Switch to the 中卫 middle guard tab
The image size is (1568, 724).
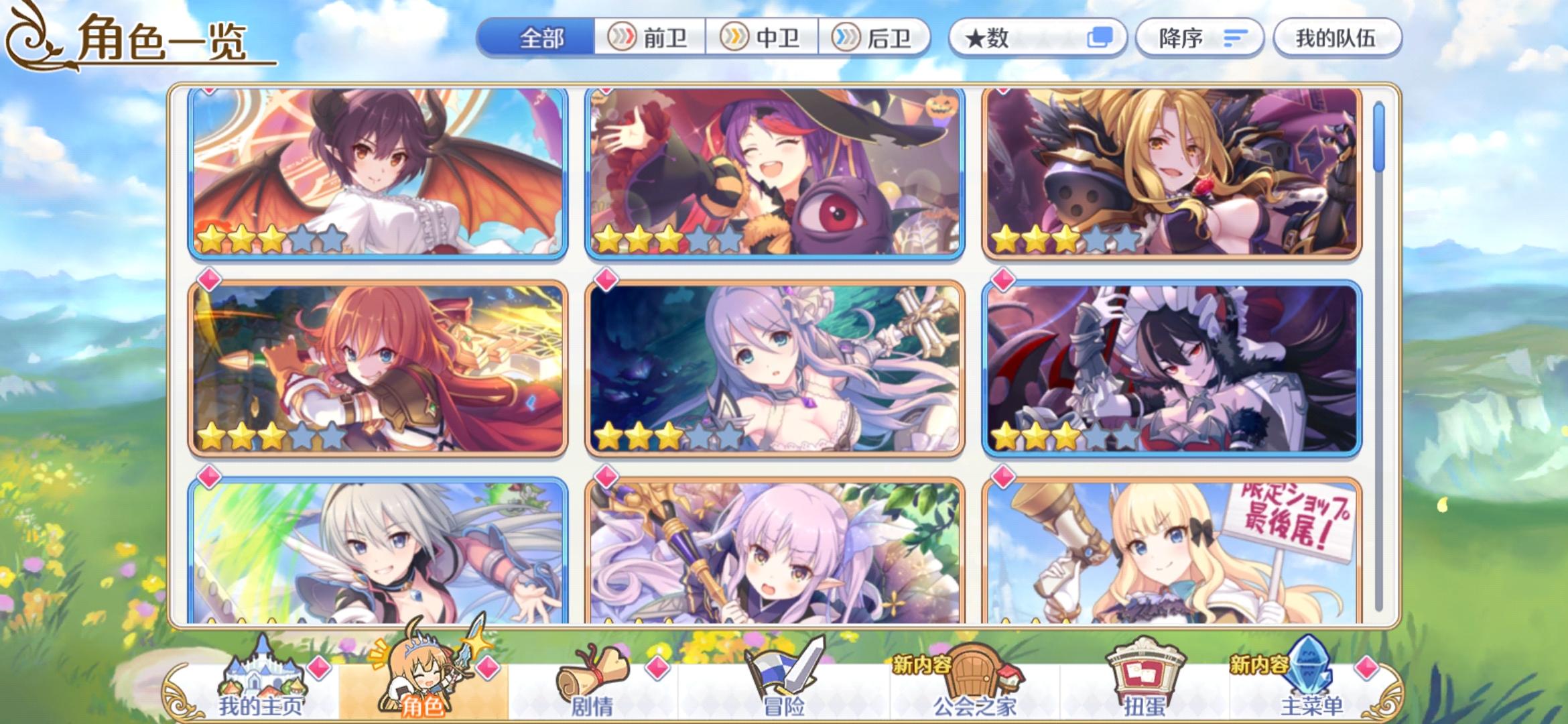point(764,38)
